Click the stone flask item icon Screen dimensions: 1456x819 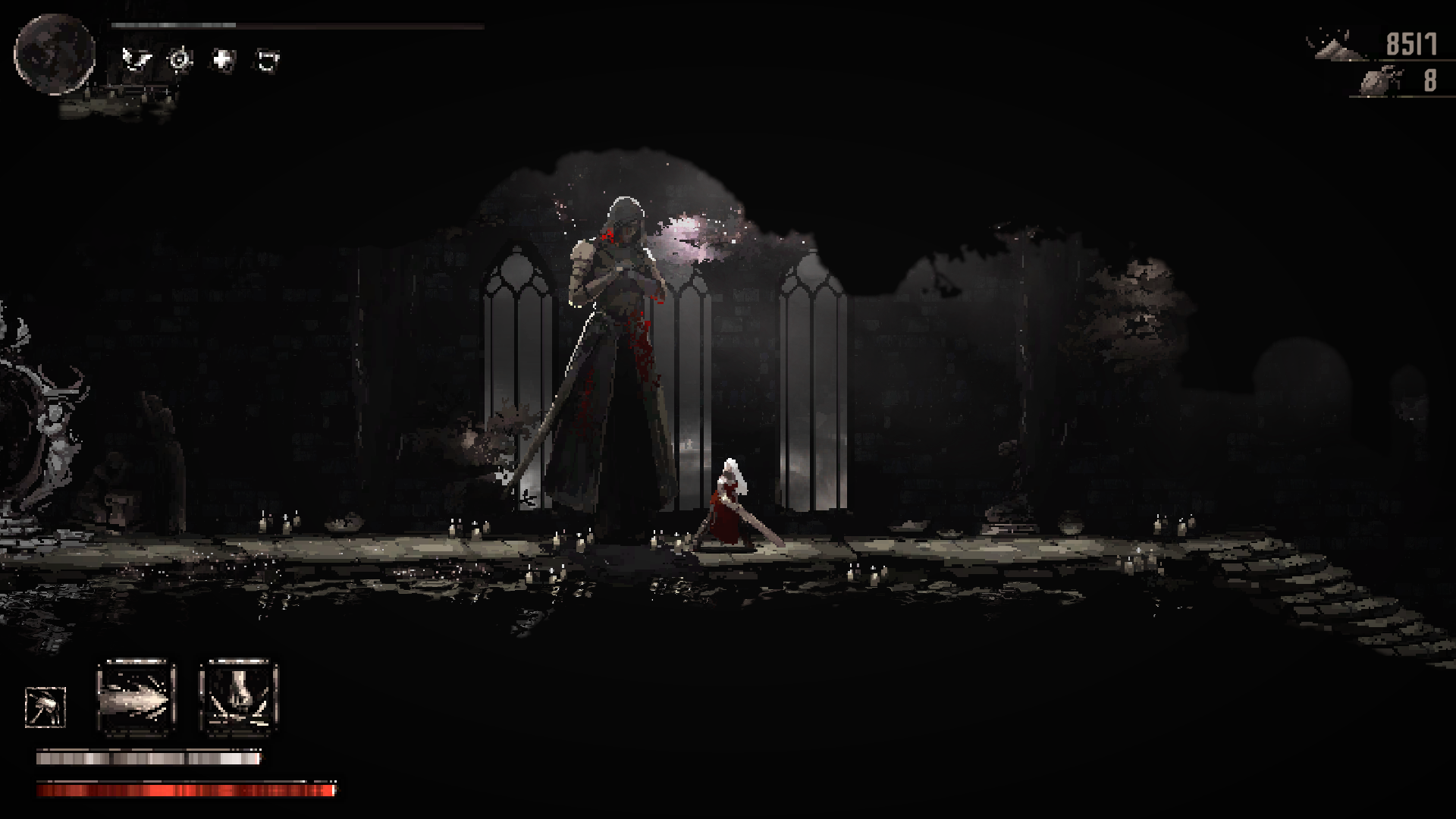pos(1380,80)
